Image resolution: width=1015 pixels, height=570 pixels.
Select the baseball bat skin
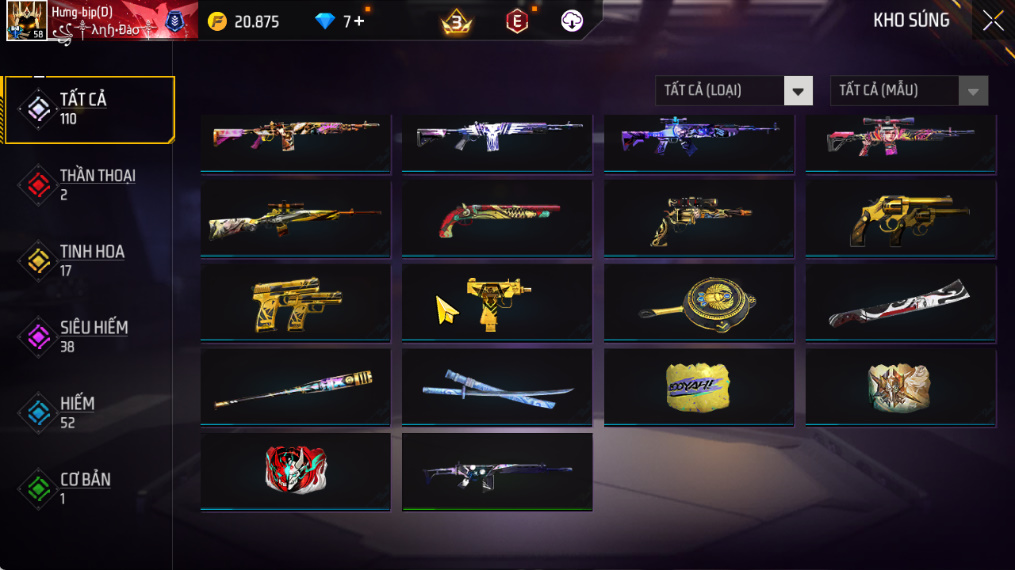tap(295, 386)
